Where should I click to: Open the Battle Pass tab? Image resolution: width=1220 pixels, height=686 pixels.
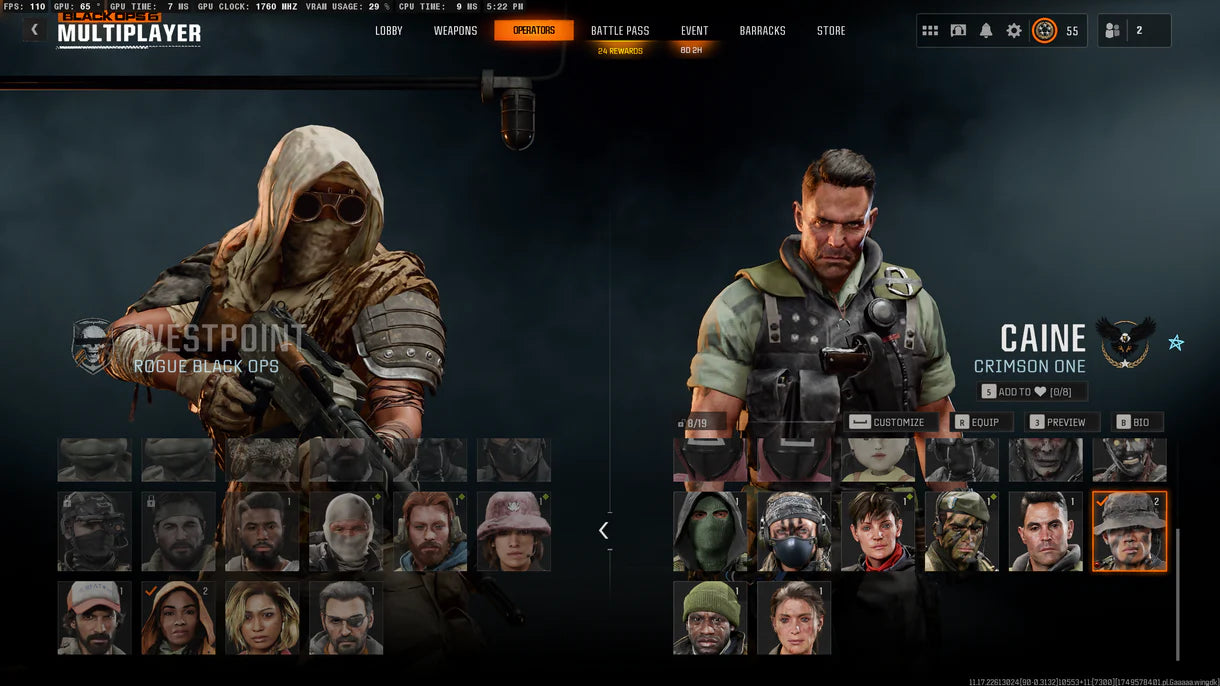pyautogui.click(x=620, y=31)
